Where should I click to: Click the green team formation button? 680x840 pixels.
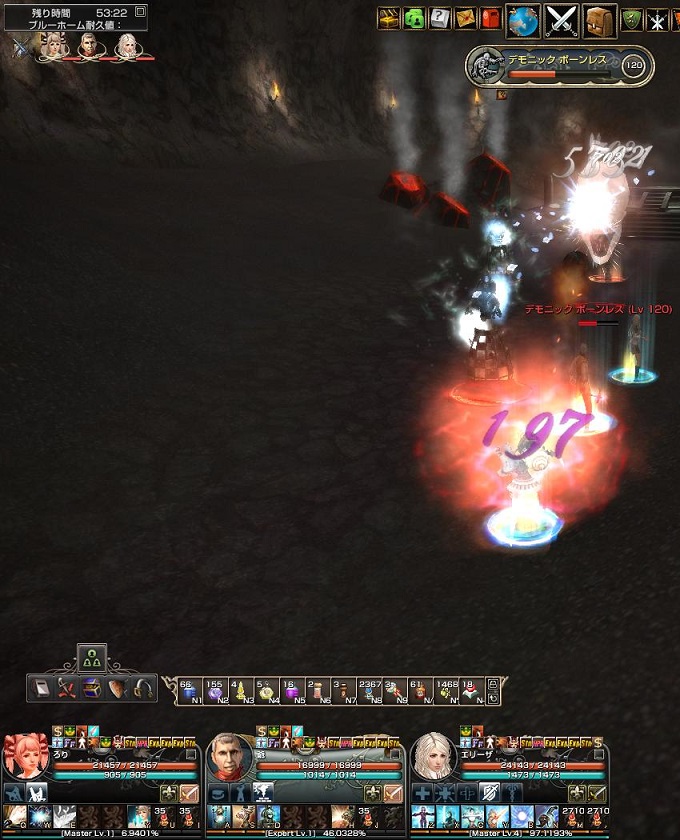coord(92,658)
